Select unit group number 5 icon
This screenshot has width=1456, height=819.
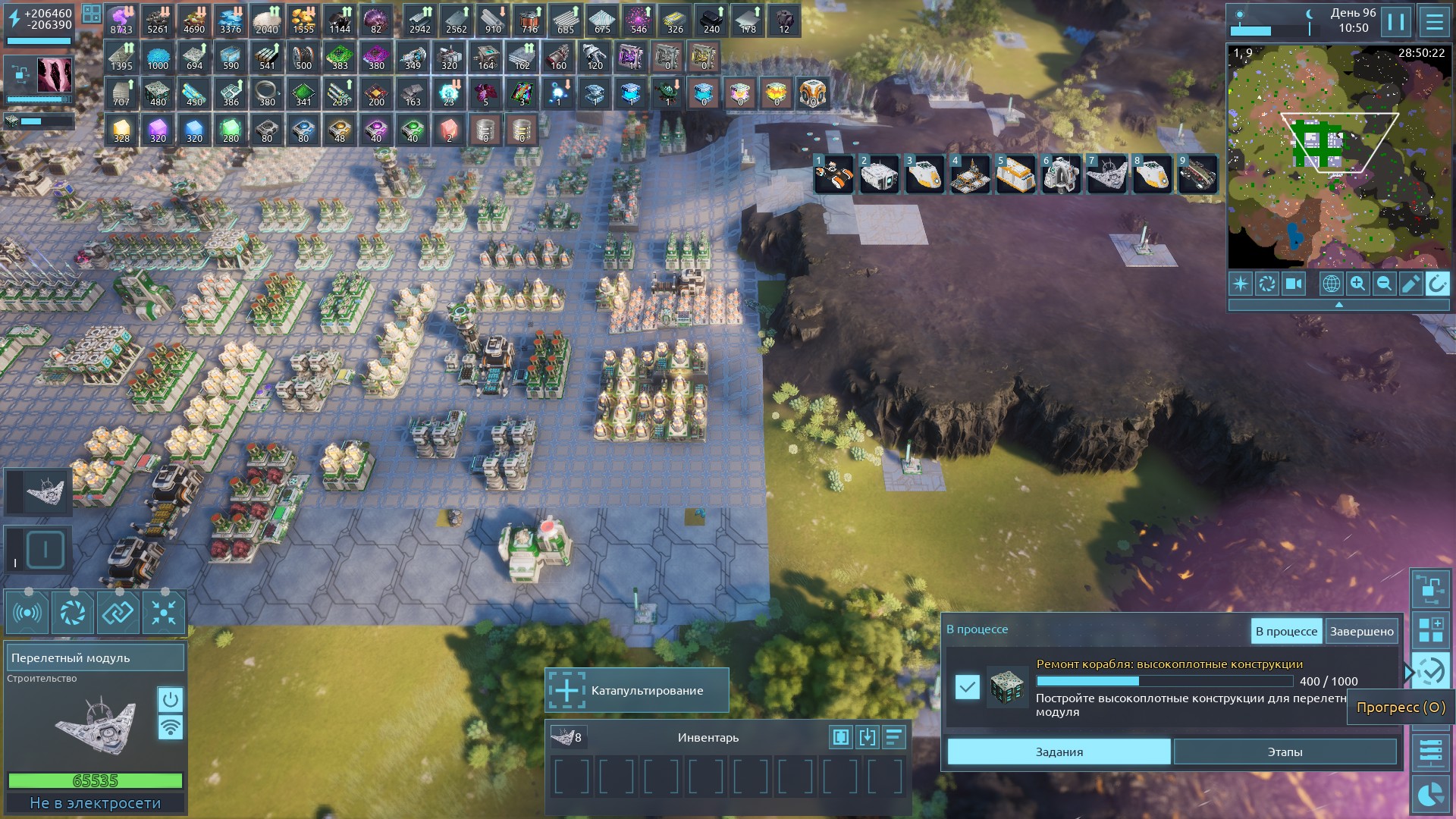[1015, 174]
